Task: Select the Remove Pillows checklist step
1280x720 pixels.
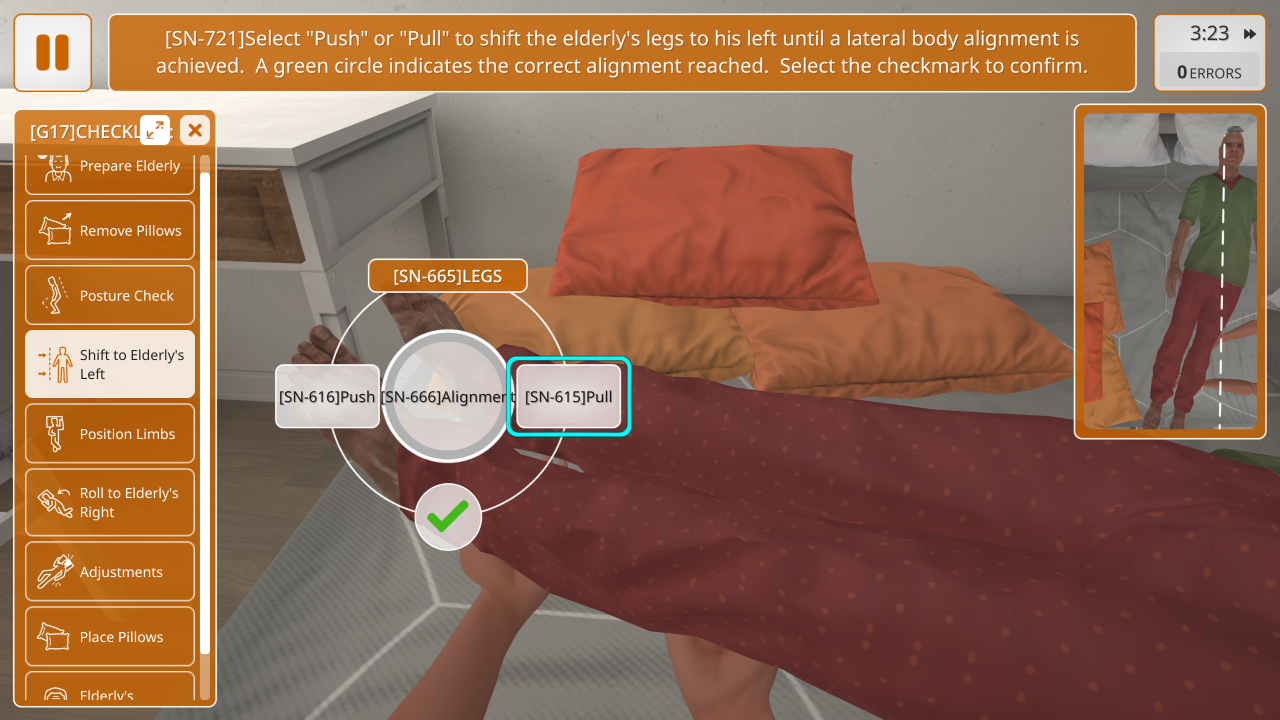Action: coord(110,231)
